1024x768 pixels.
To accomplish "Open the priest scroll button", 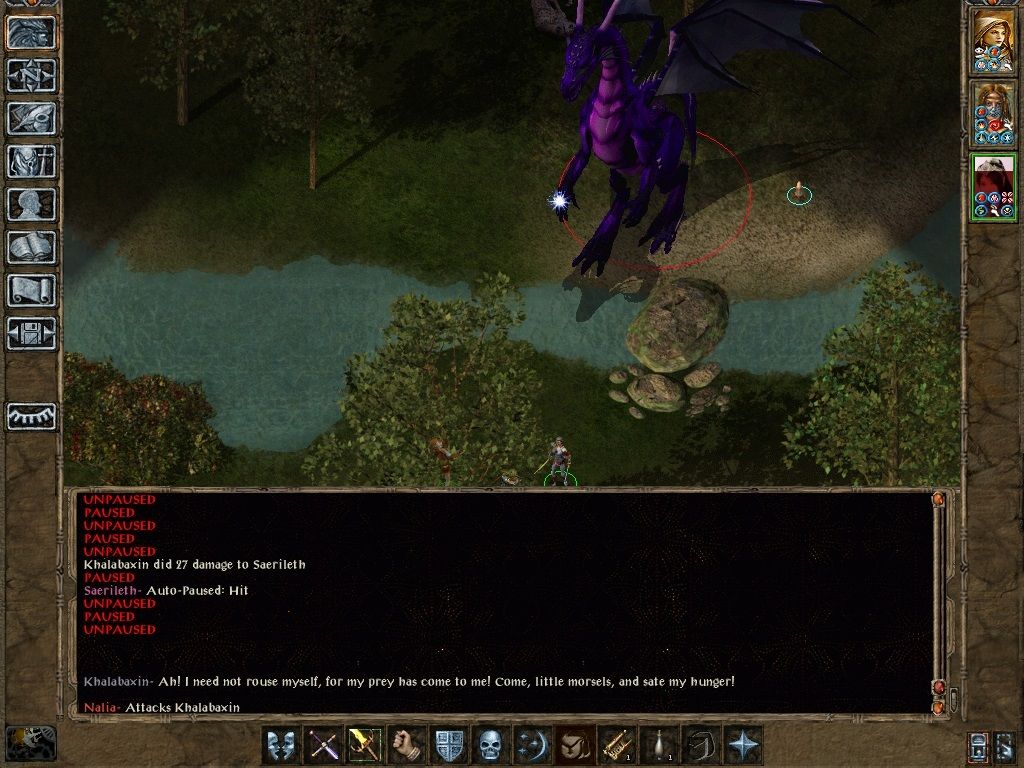I will 32,290.
